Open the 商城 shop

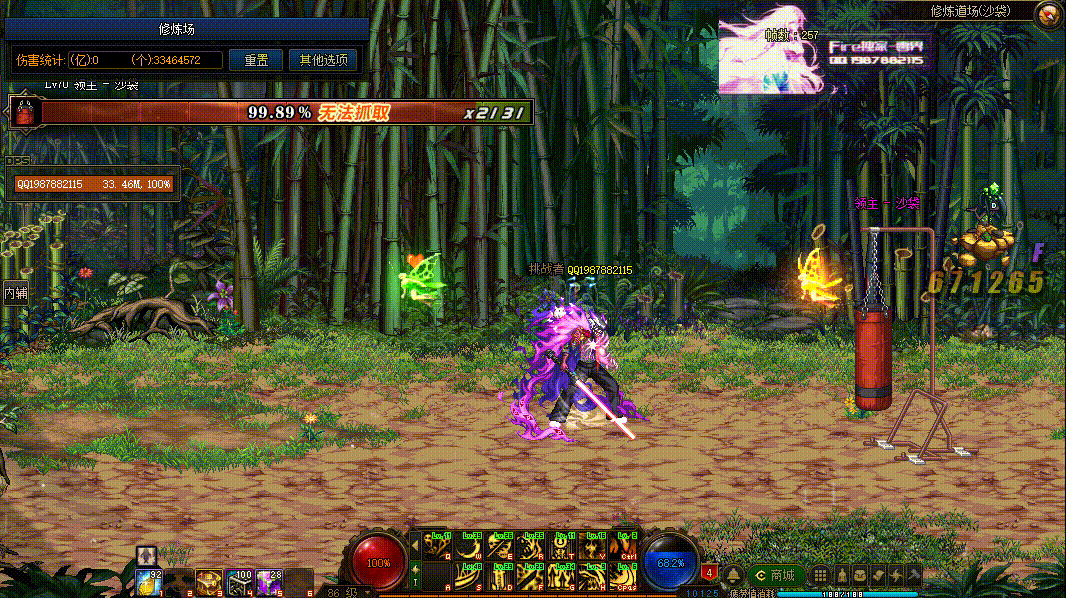776,576
